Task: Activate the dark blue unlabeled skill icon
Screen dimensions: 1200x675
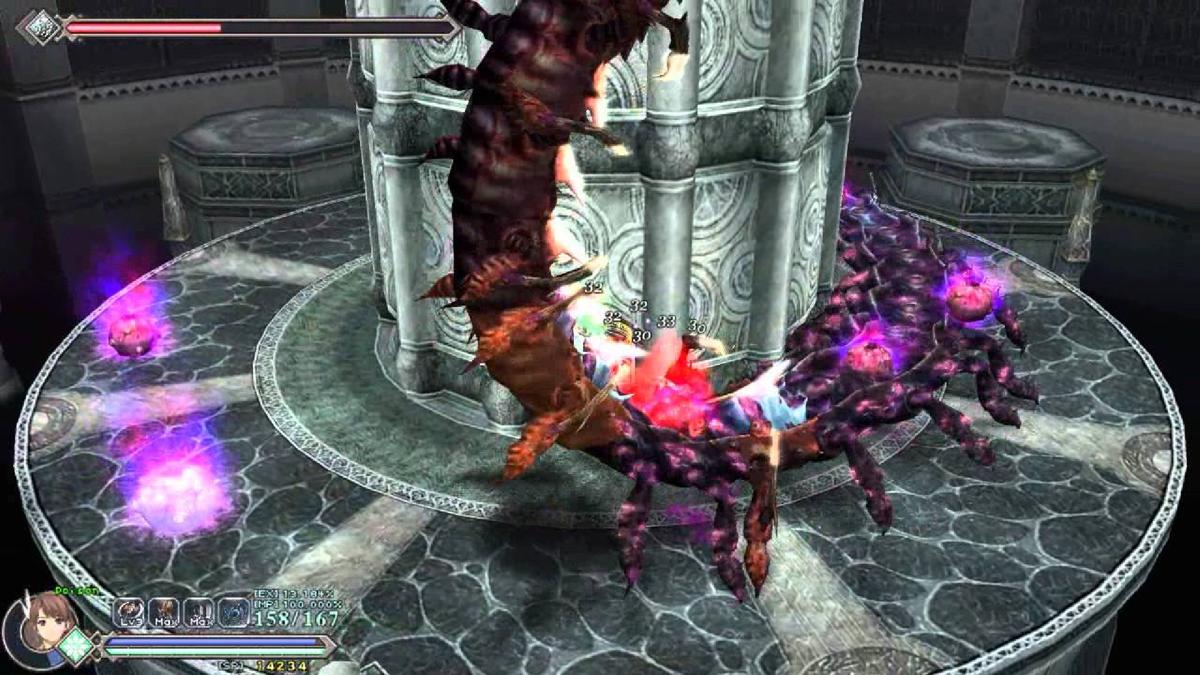Action: (233, 612)
